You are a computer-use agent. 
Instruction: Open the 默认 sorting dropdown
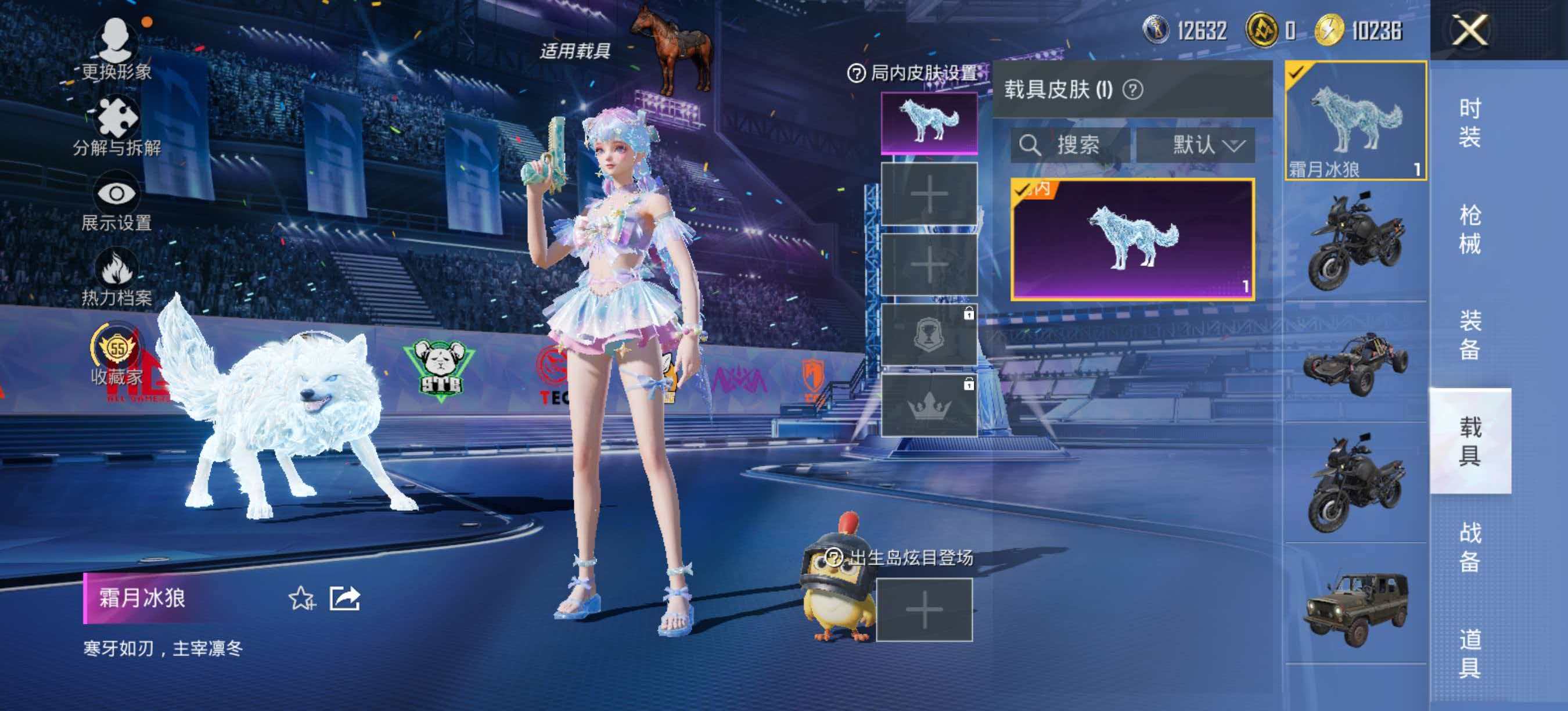pos(1202,145)
